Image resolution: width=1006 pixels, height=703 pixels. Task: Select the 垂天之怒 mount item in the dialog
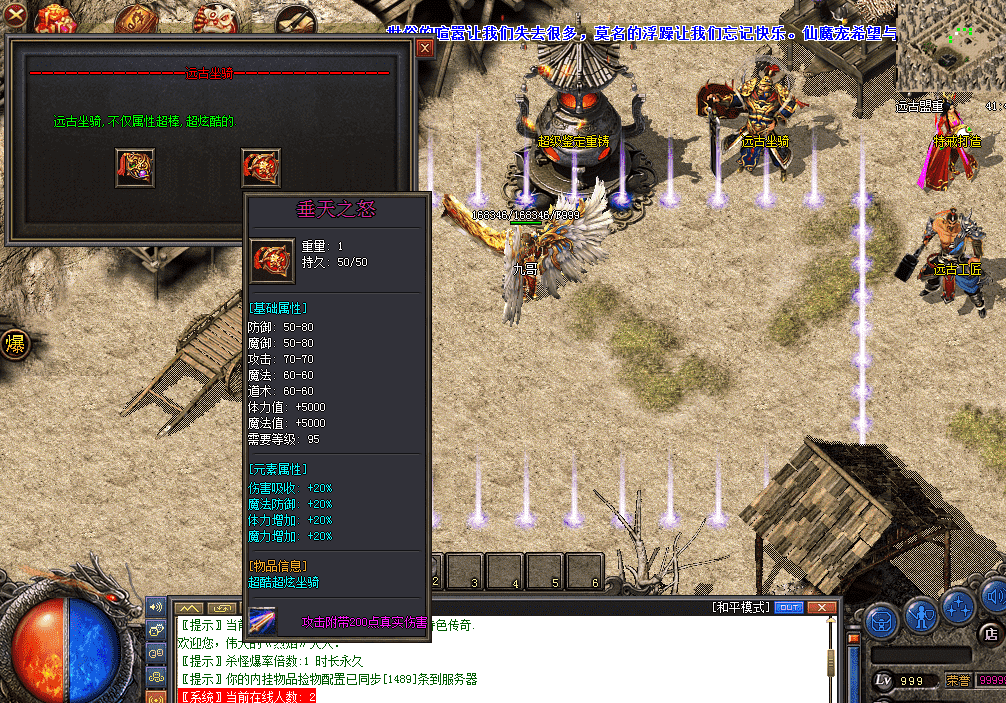[261, 167]
